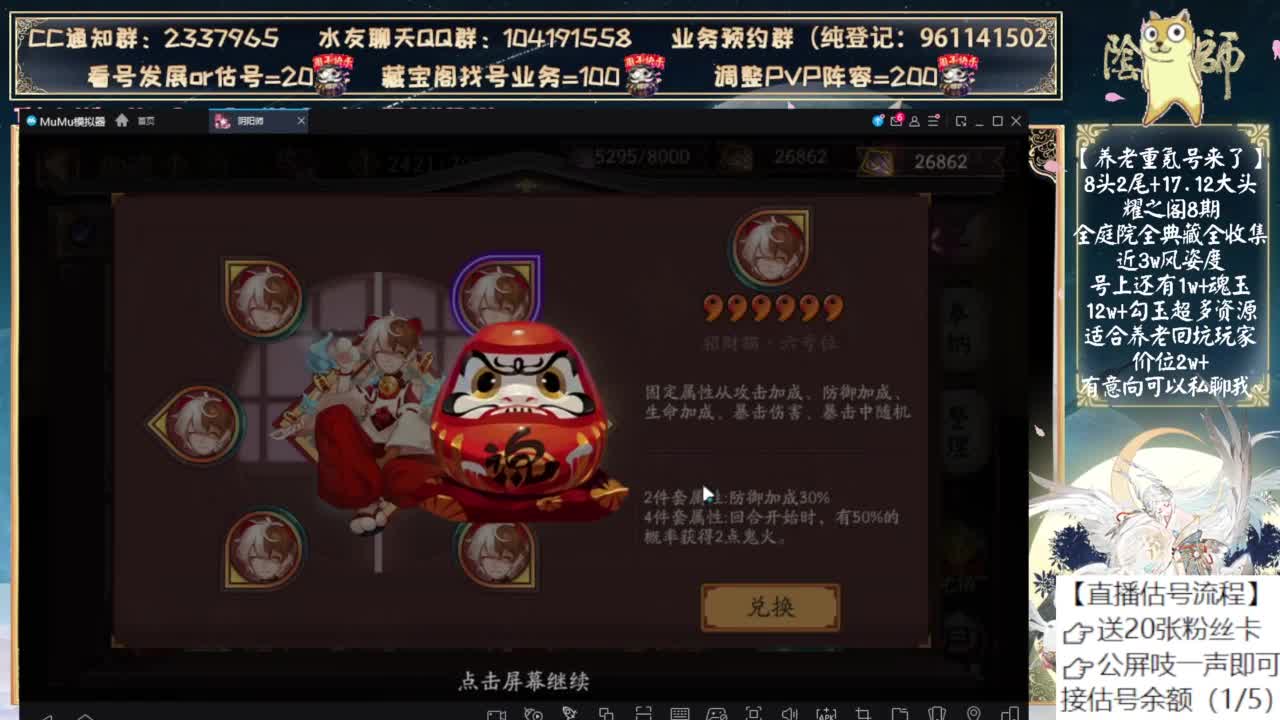Screen dimensions: 1280x720
Task: Switch to the 首页 home tab
Action: [140, 120]
